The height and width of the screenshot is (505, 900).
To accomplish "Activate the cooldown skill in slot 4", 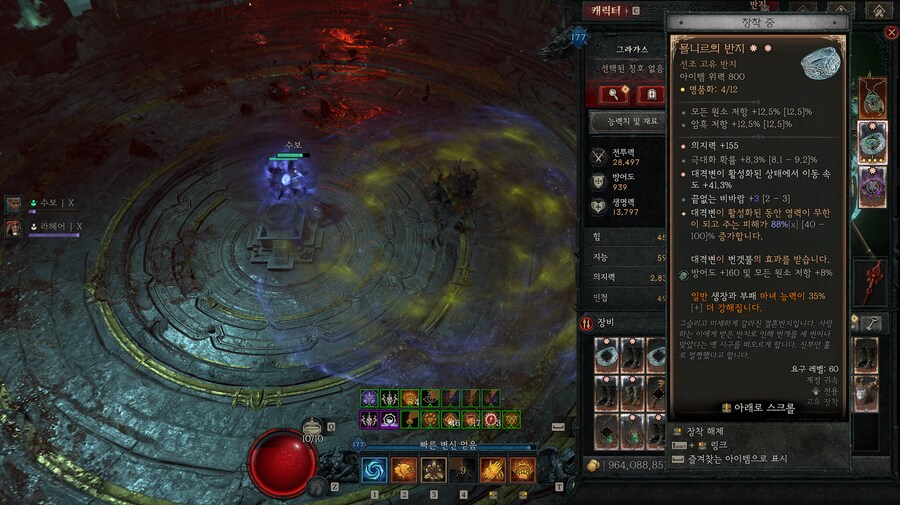I will (463, 470).
